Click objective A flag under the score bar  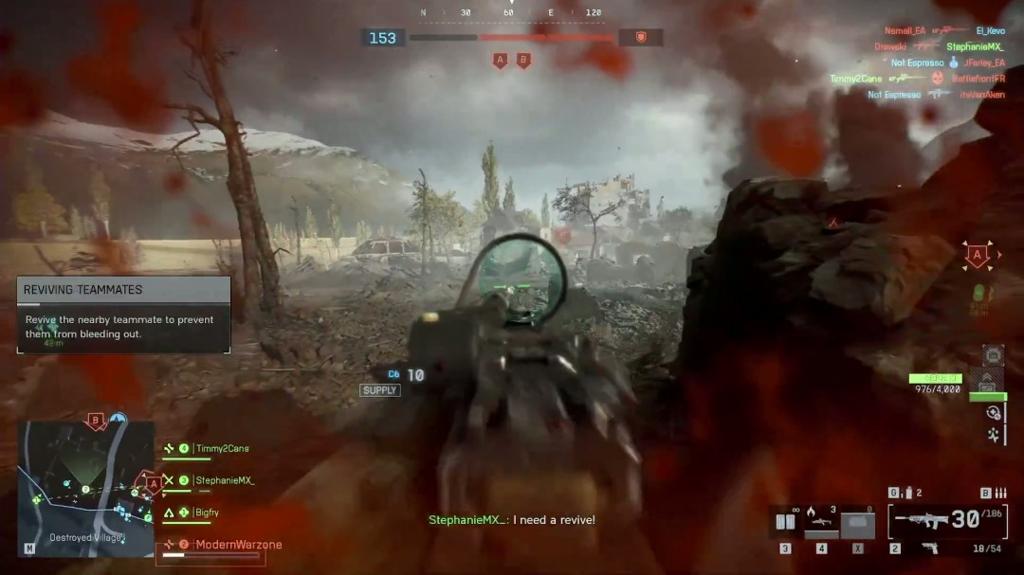500,61
